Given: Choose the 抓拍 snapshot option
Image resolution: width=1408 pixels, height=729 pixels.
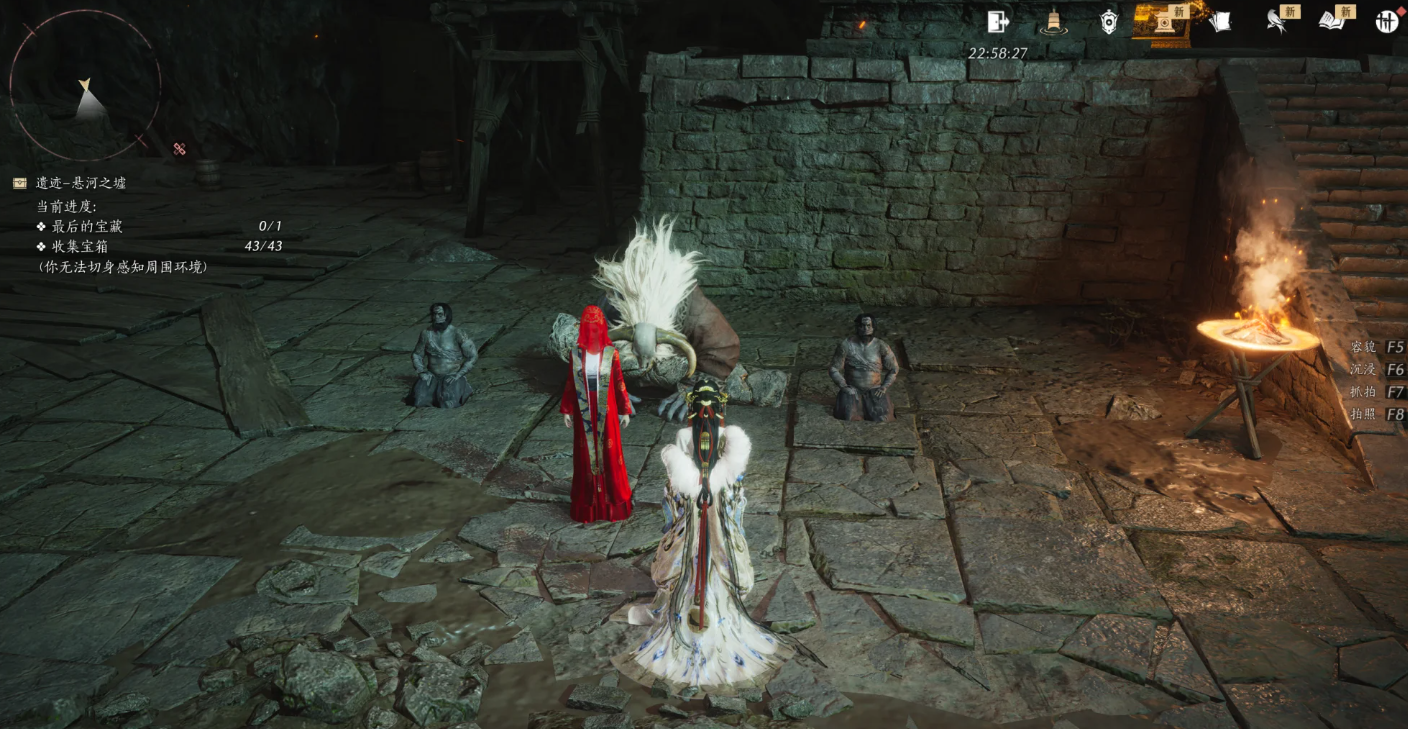Looking at the screenshot, I should [1376, 392].
